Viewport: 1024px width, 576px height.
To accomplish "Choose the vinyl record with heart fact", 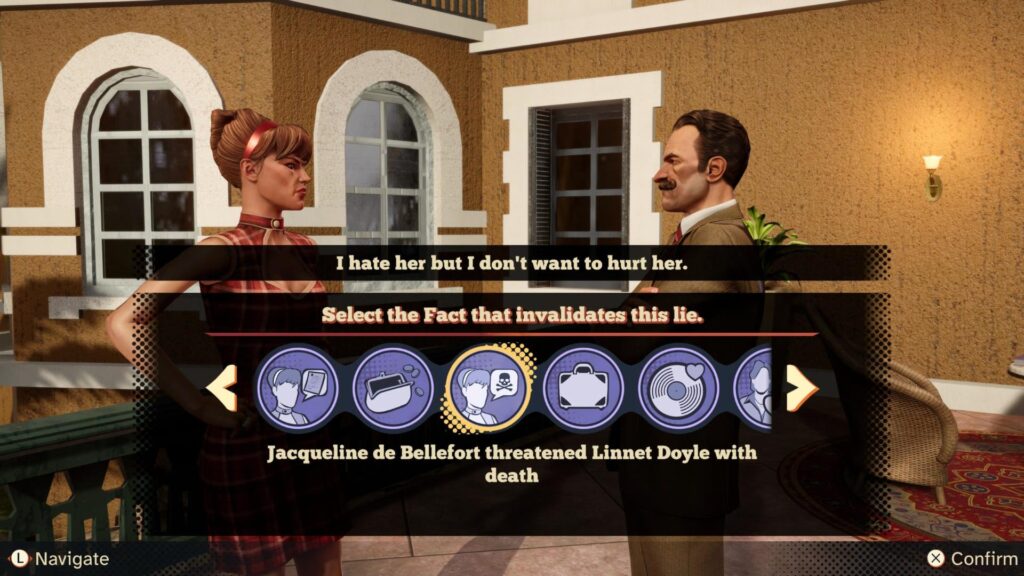I will pyautogui.click(x=678, y=387).
